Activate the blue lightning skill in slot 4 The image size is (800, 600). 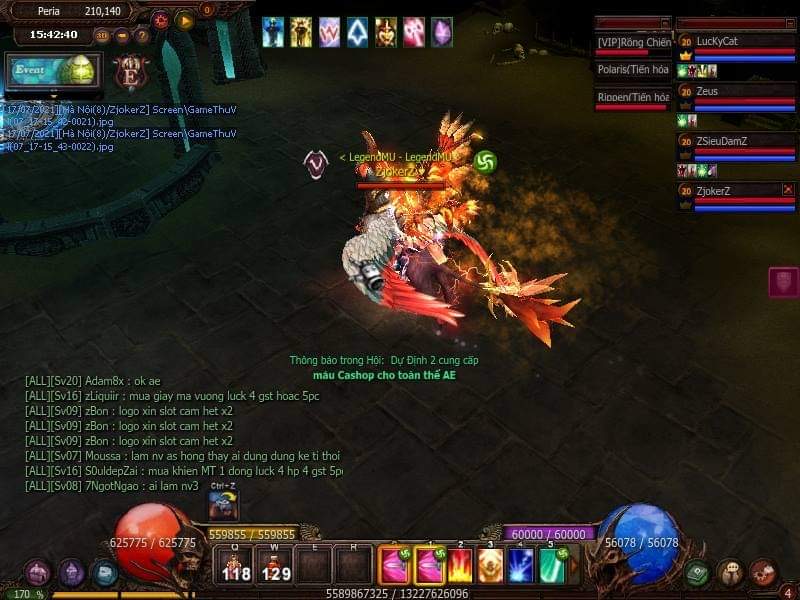click(521, 566)
